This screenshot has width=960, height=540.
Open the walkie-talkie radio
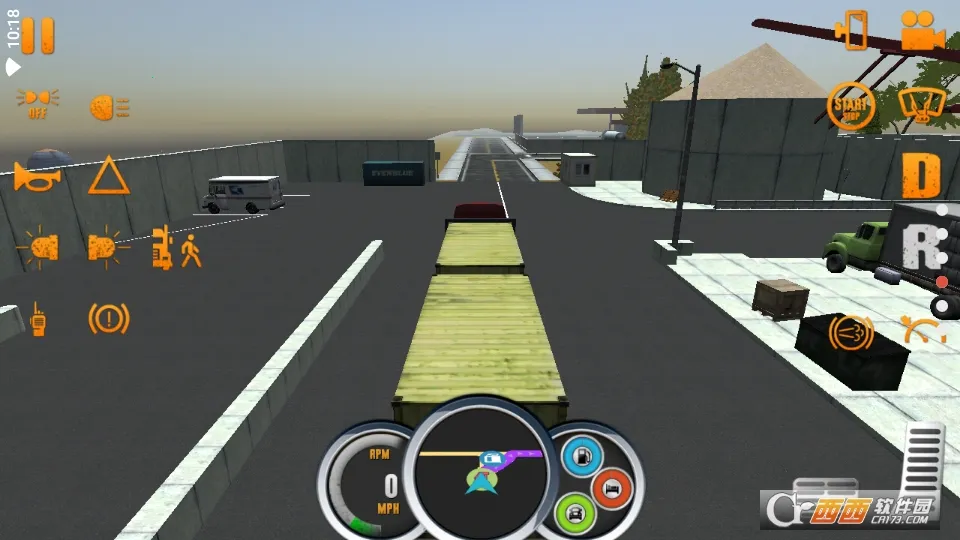(38, 318)
